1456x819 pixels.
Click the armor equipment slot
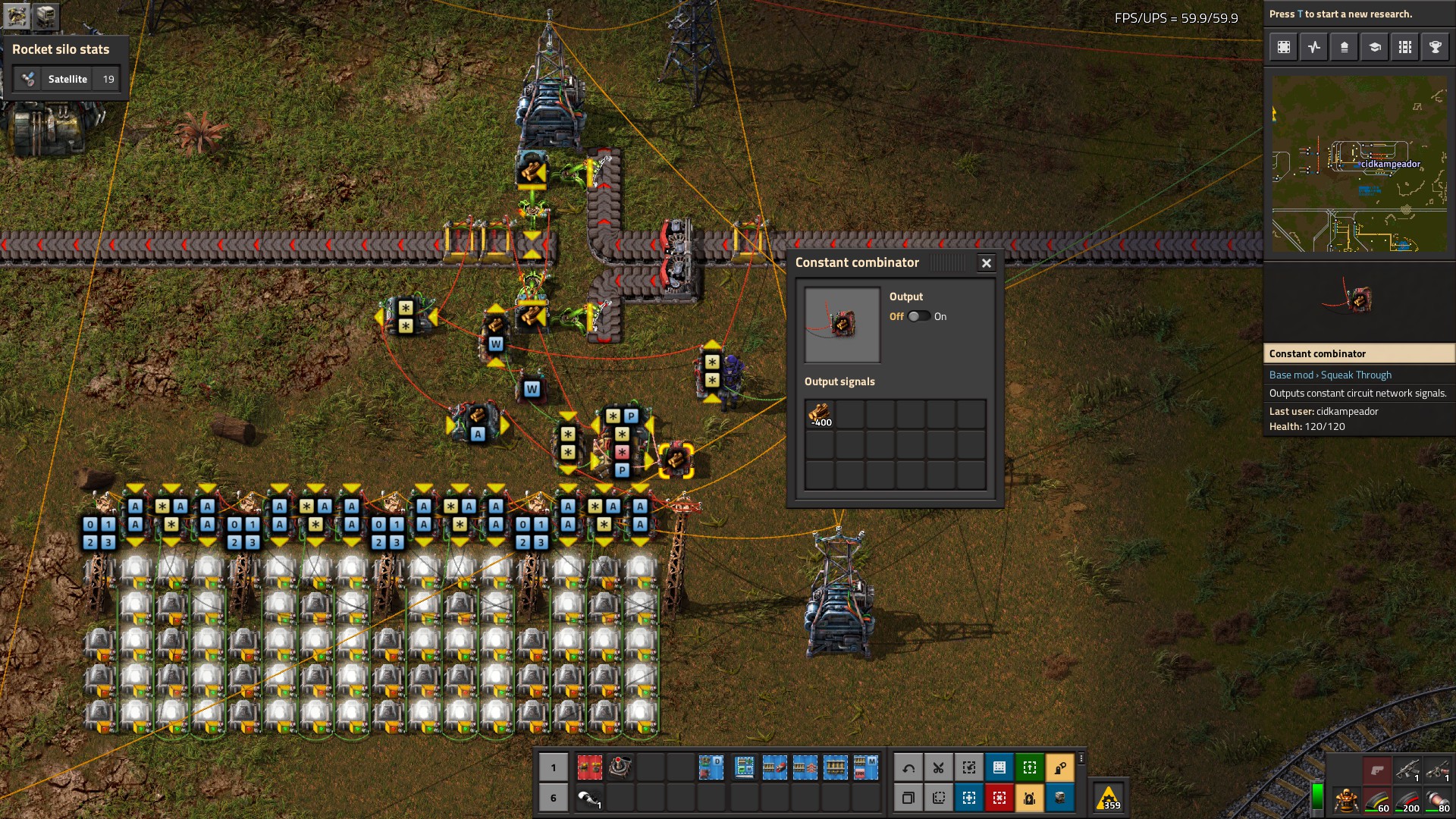tap(1347, 799)
